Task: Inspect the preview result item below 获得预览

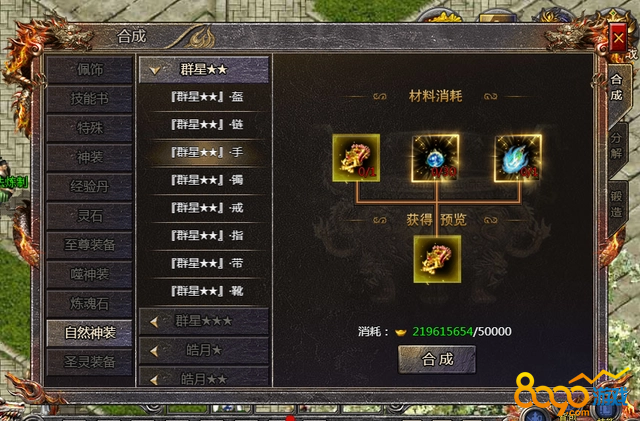Action: click(x=436, y=259)
